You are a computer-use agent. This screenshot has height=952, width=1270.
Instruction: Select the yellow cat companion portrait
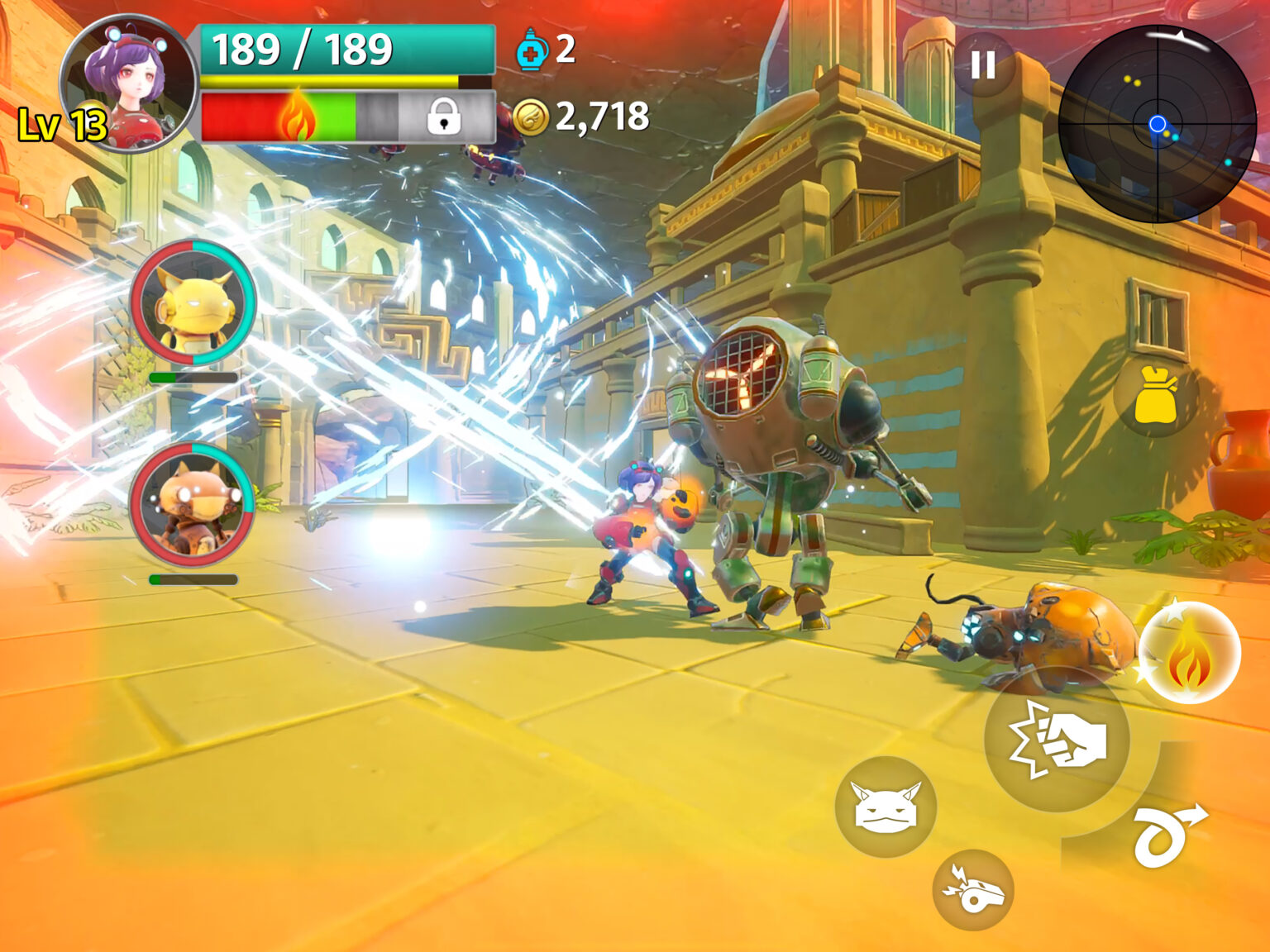(x=193, y=303)
